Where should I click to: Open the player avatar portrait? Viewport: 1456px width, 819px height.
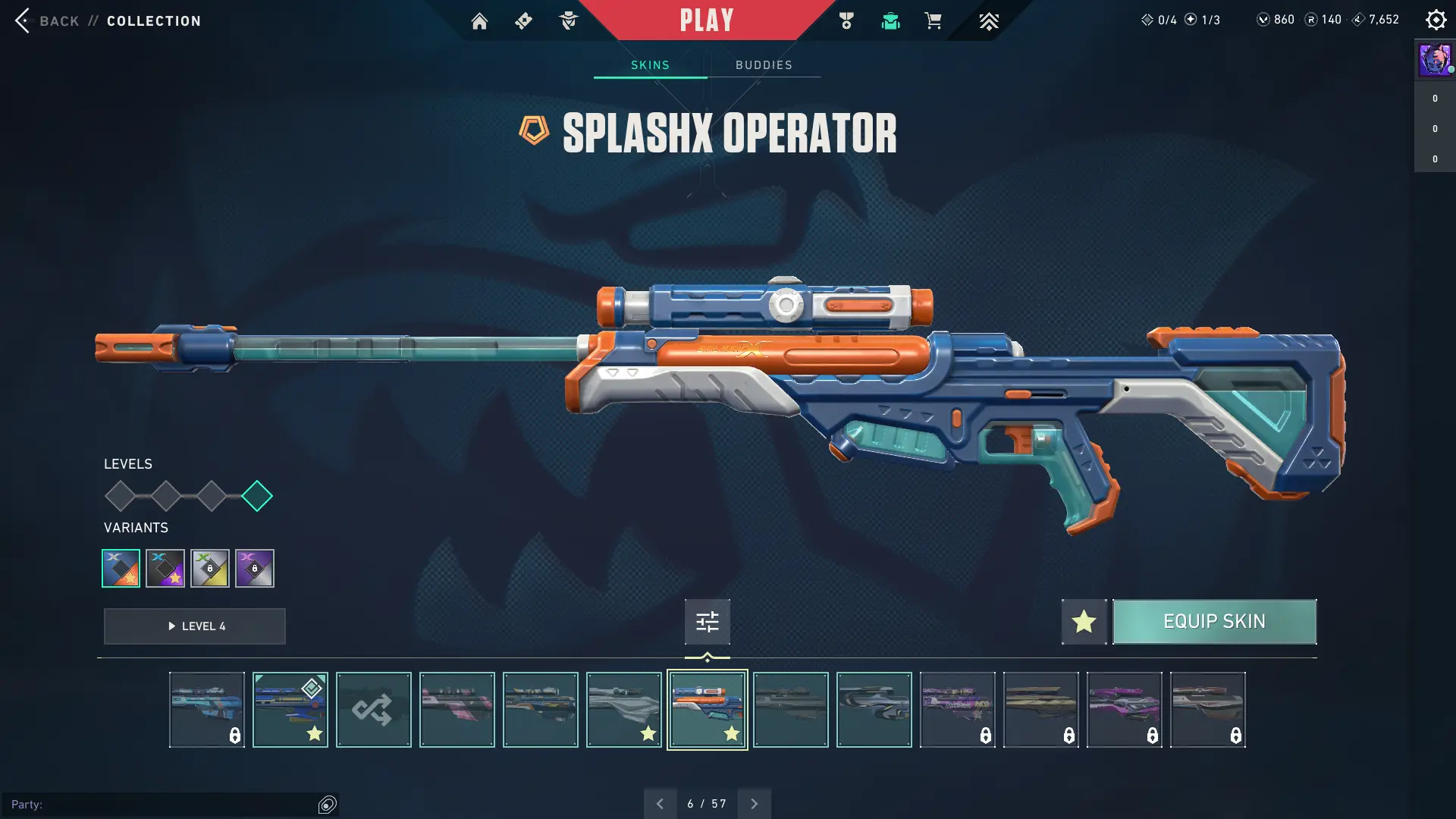pos(1435,59)
